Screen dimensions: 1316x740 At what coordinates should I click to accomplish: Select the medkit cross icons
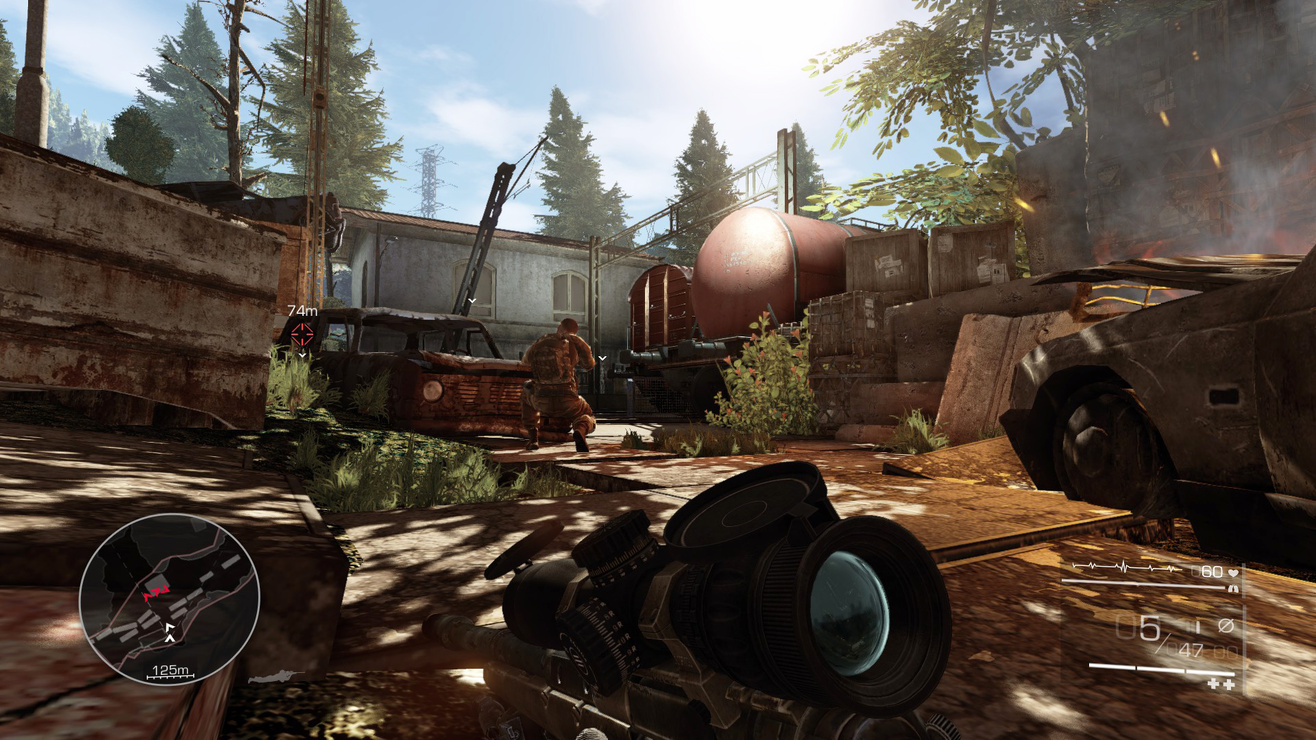coord(1221,683)
